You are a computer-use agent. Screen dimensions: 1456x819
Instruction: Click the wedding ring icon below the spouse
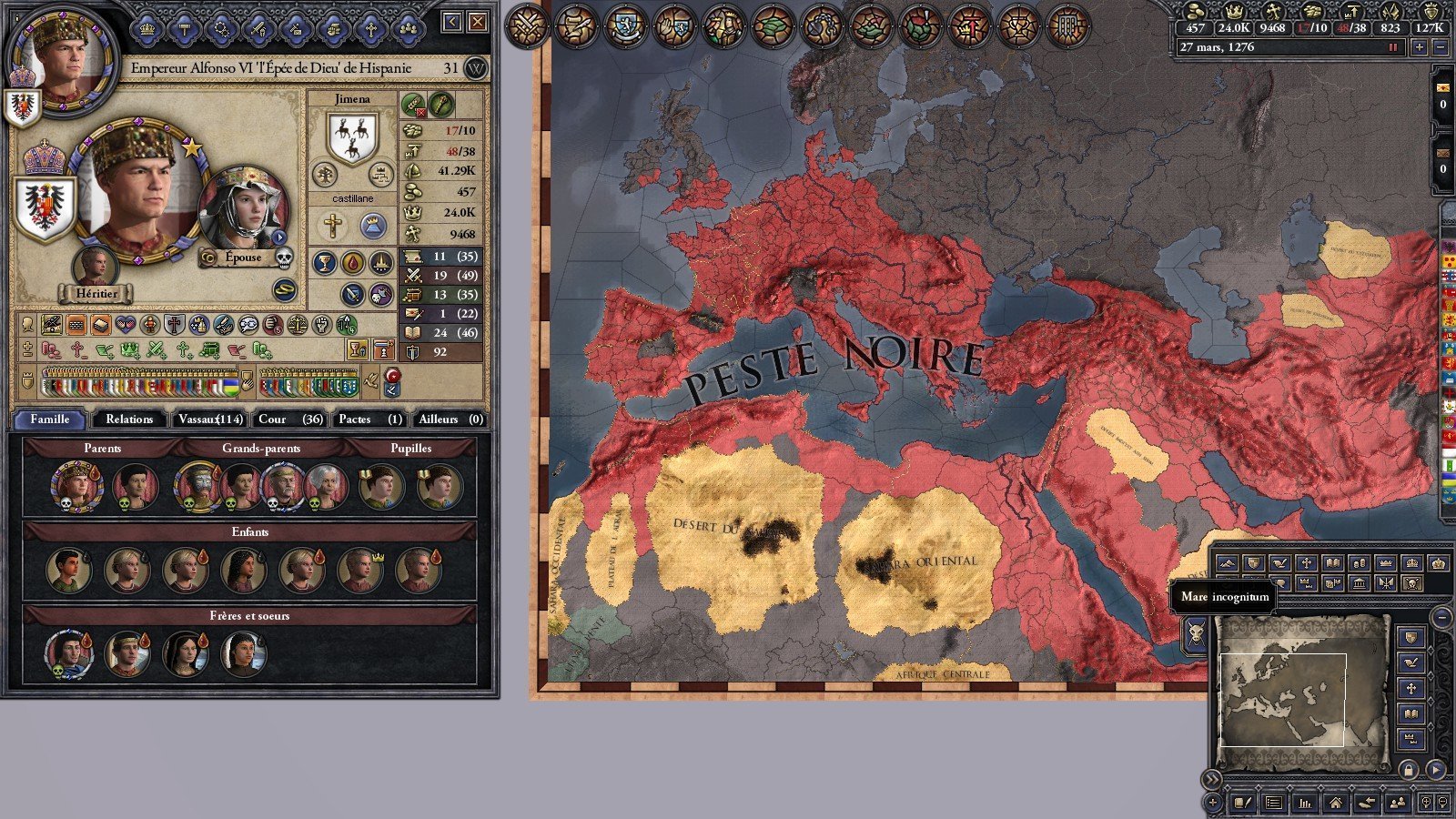285,289
